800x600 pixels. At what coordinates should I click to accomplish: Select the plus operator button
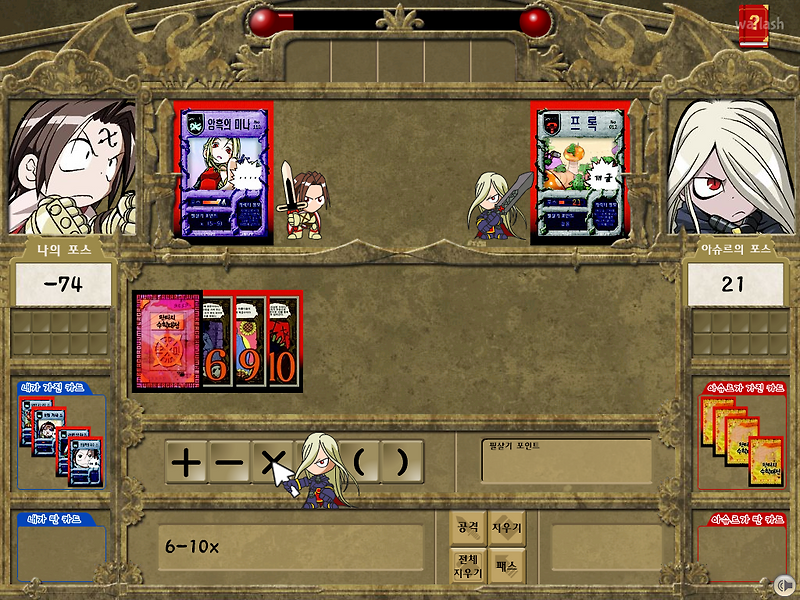[x=185, y=462]
